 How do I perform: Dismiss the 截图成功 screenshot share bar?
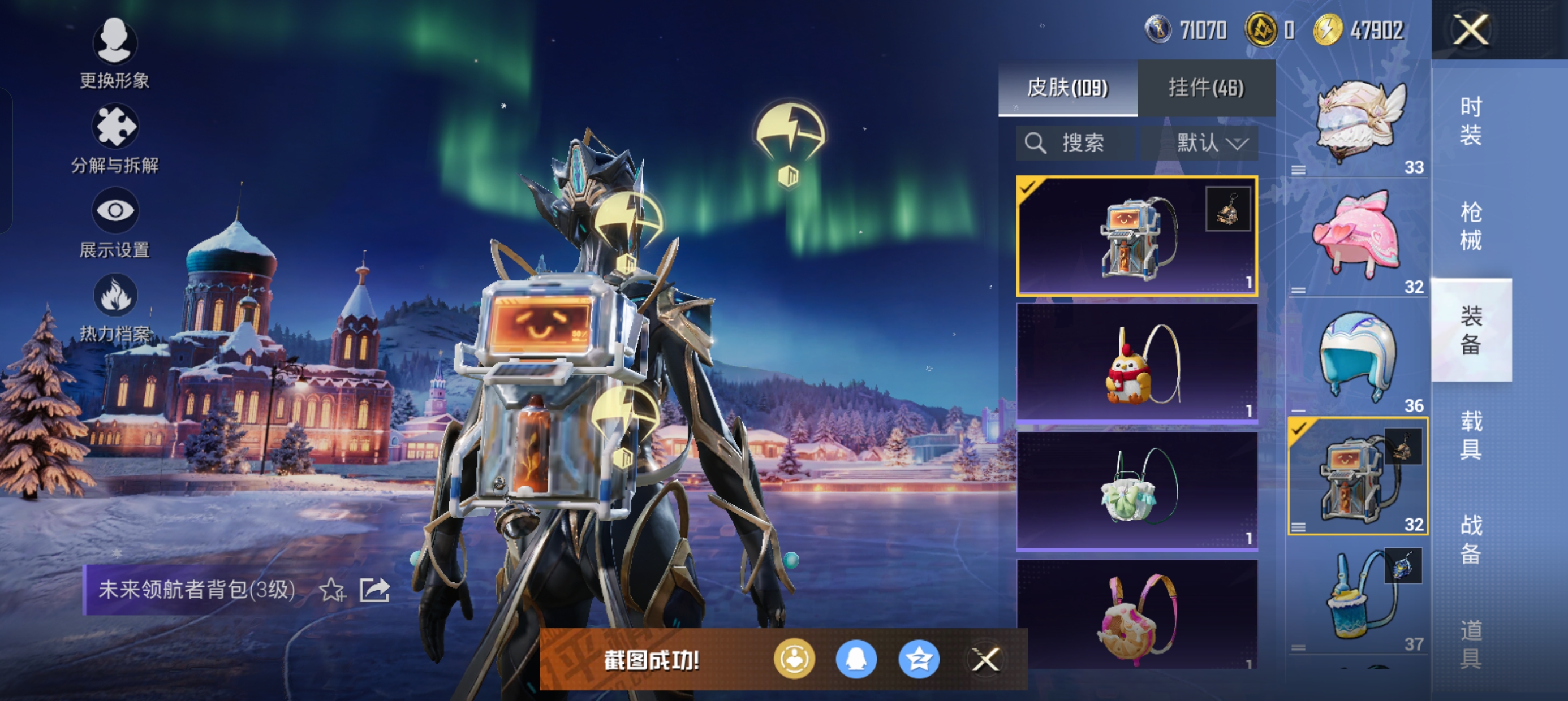point(985,659)
